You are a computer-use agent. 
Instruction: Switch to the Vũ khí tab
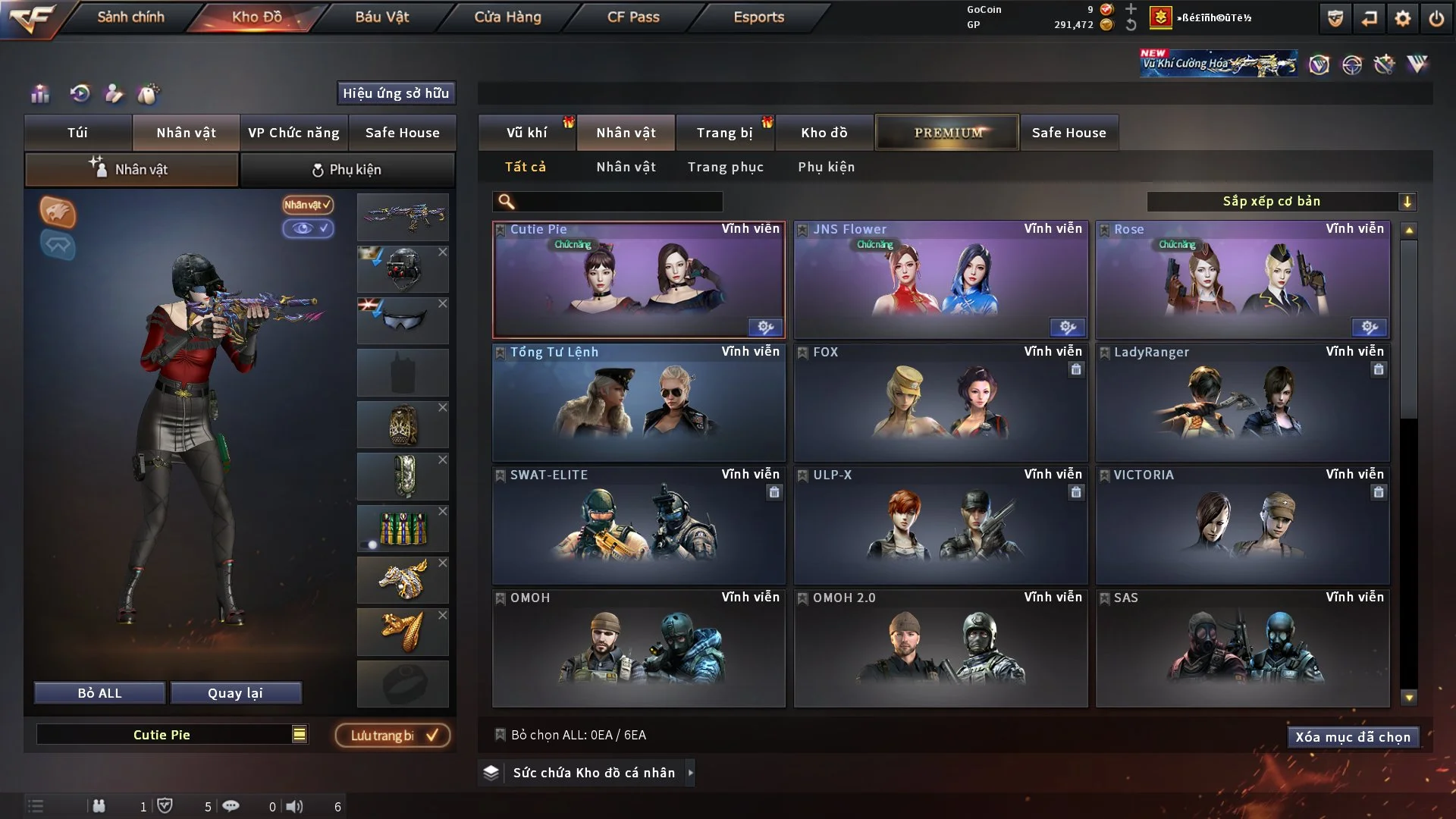click(526, 133)
